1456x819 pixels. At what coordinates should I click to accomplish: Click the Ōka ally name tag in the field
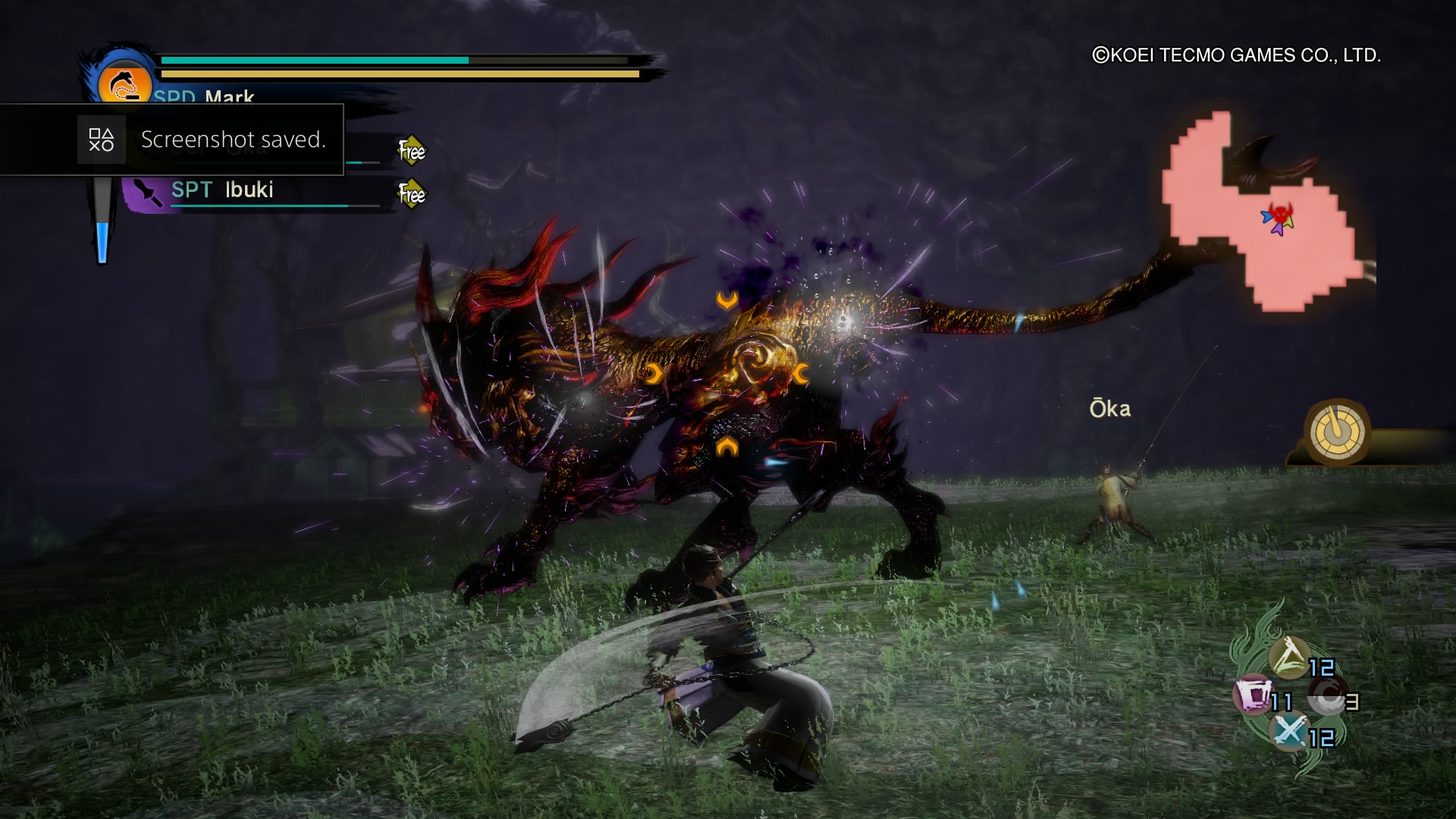coord(1110,408)
